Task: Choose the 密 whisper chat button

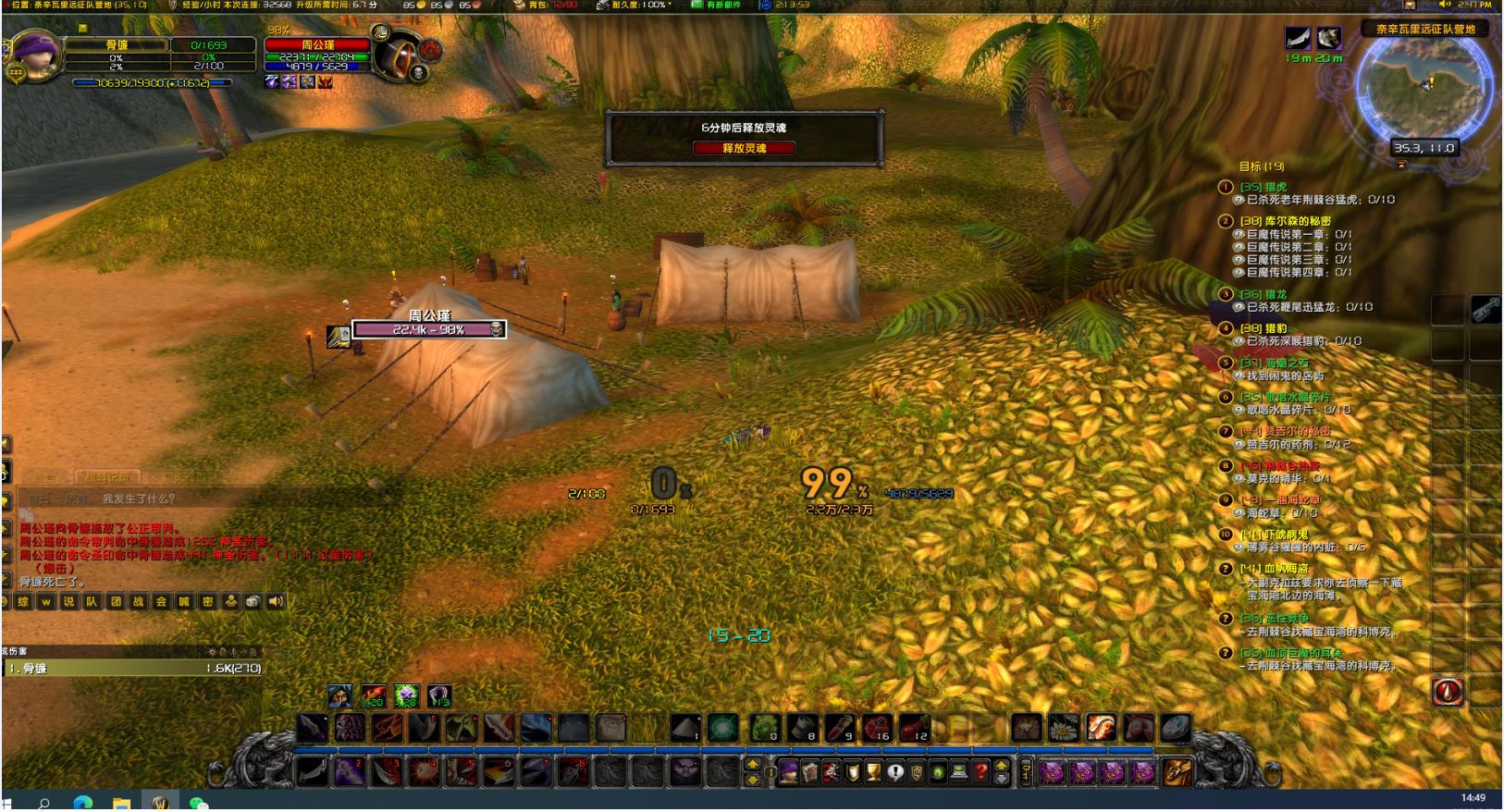Action: tap(207, 601)
